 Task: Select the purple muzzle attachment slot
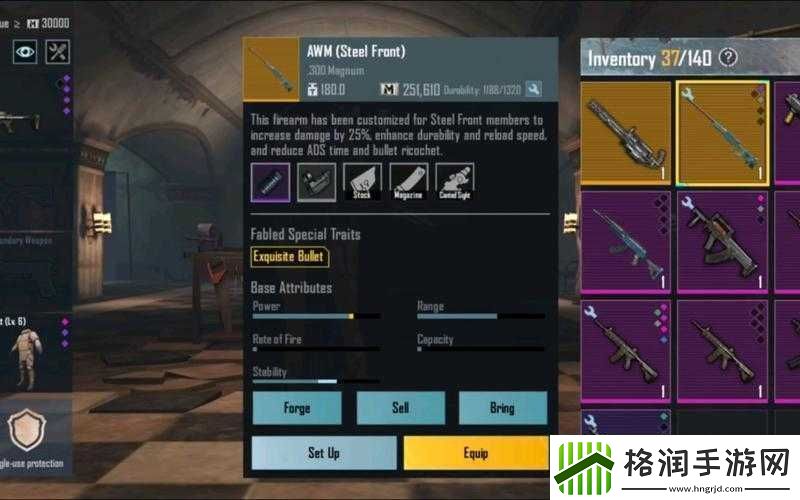[x=270, y=183]
